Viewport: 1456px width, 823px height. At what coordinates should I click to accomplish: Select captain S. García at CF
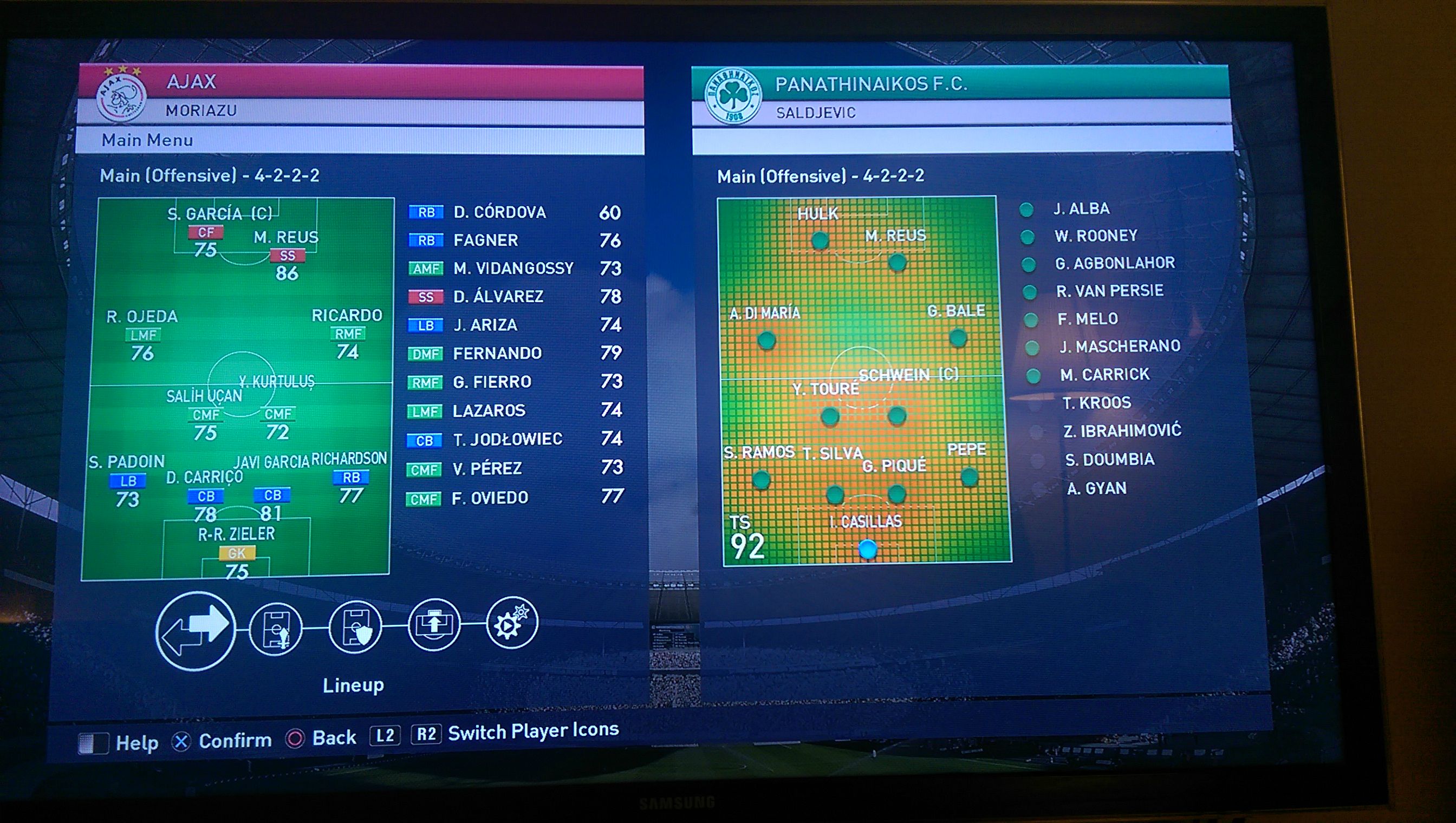pos(206,232)
